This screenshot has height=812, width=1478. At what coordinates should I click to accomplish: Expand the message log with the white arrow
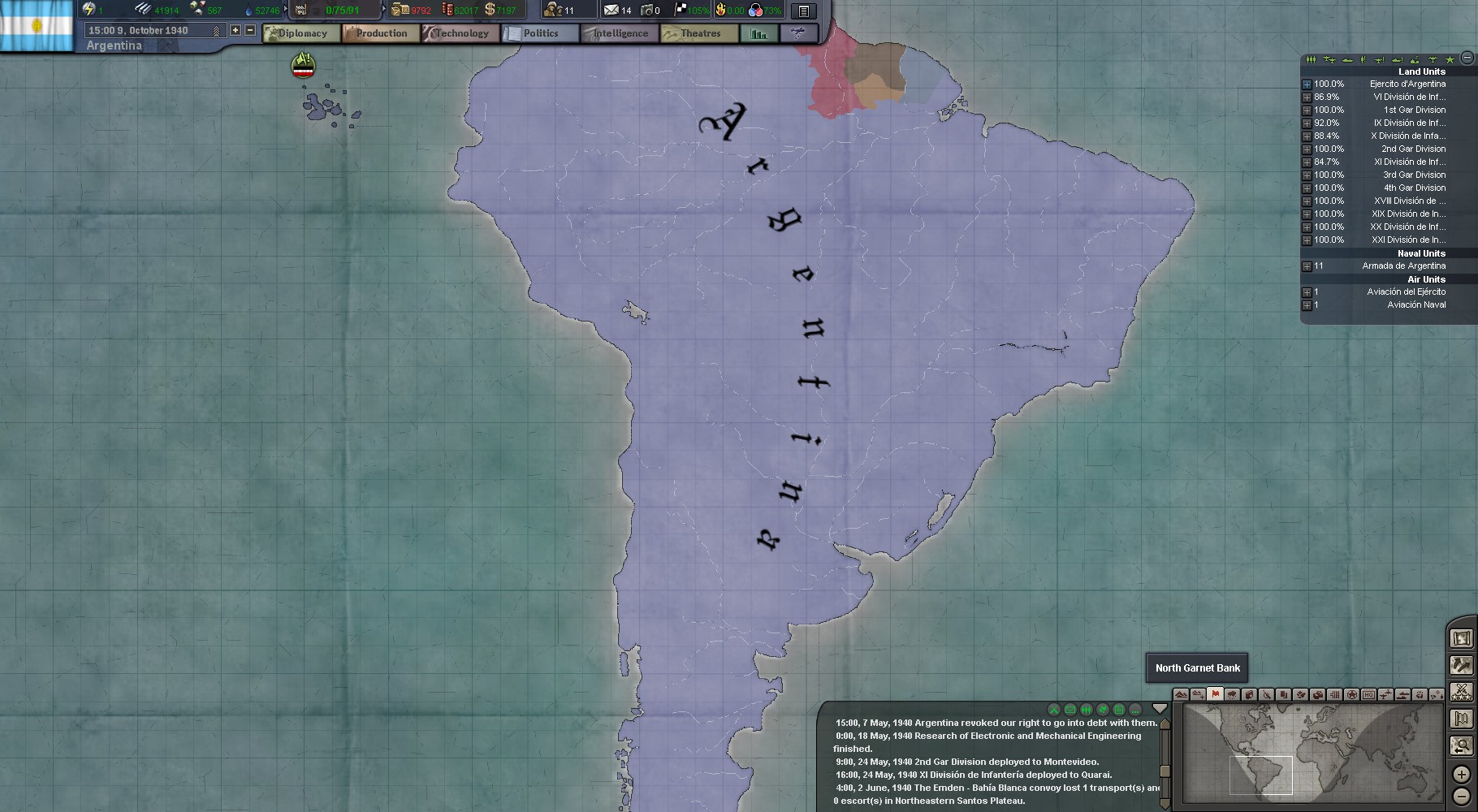pyautogui.click(x=1160, y=708)
